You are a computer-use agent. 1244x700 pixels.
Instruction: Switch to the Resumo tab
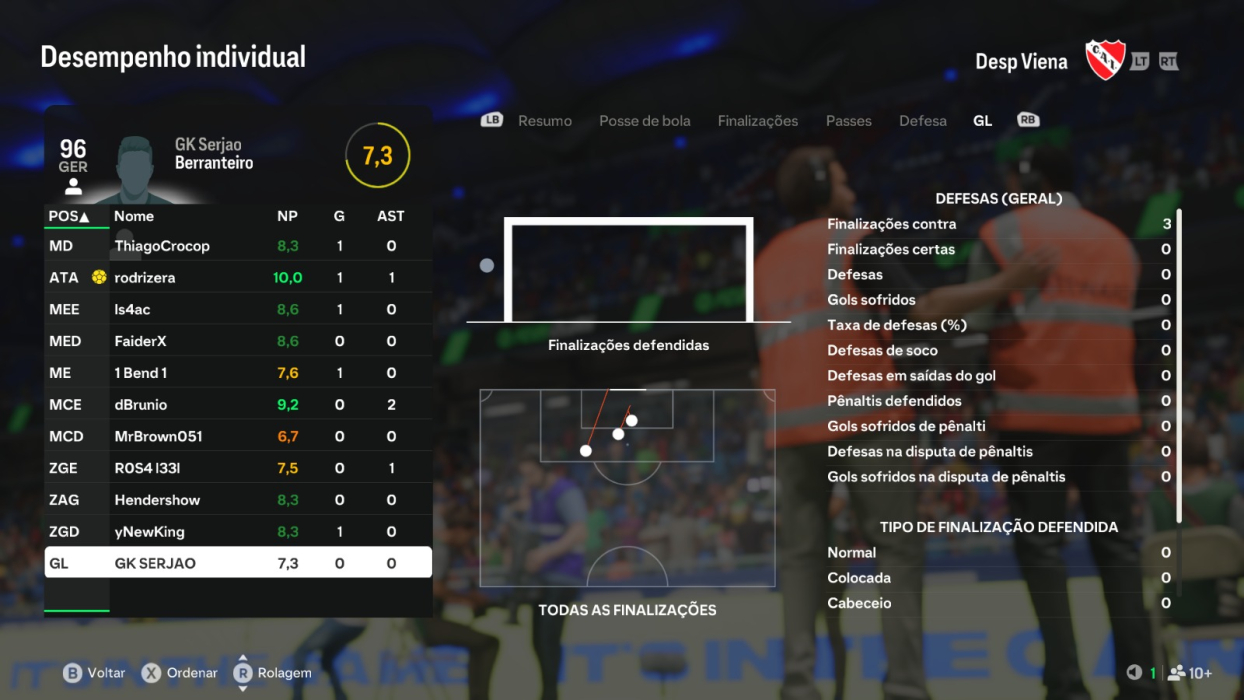(x=544, y=121)
